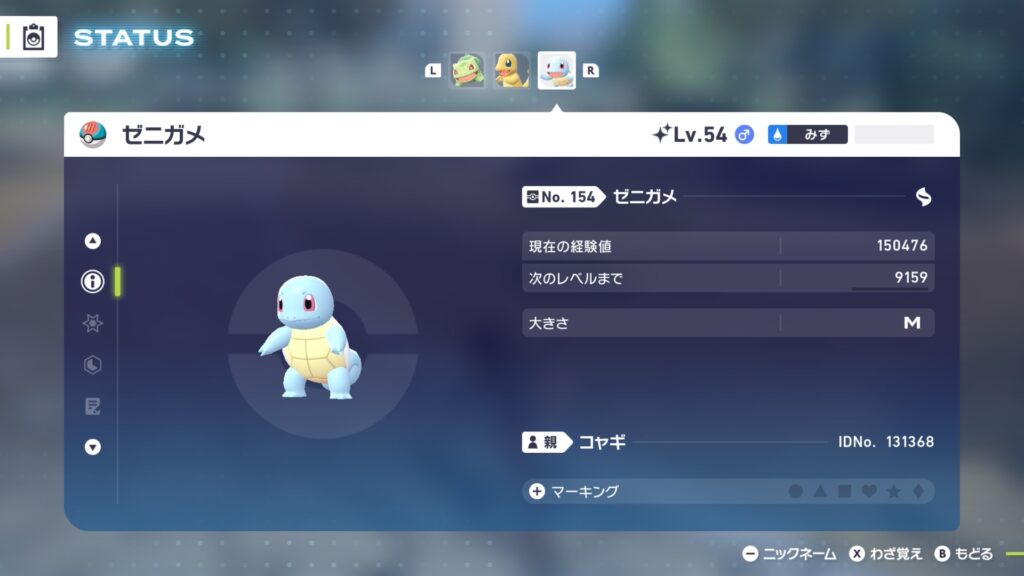
Task: Open the マーキング marking row
Action: click(578, 491)
